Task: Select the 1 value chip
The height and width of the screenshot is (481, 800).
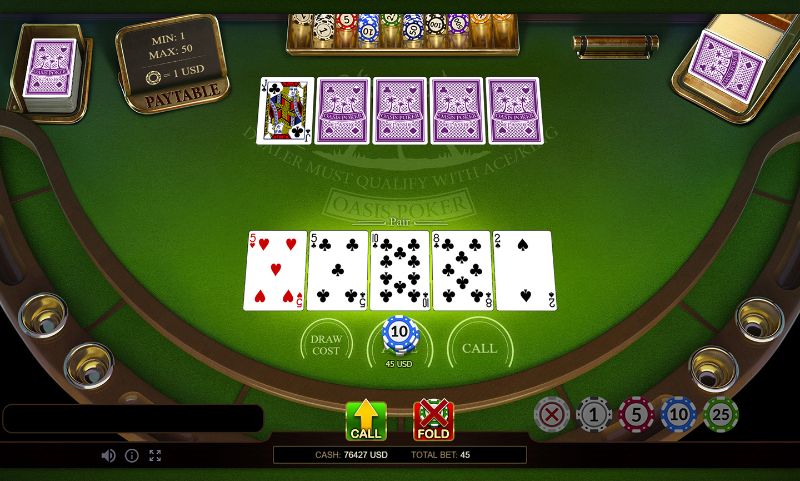Action: pos(594,413)
